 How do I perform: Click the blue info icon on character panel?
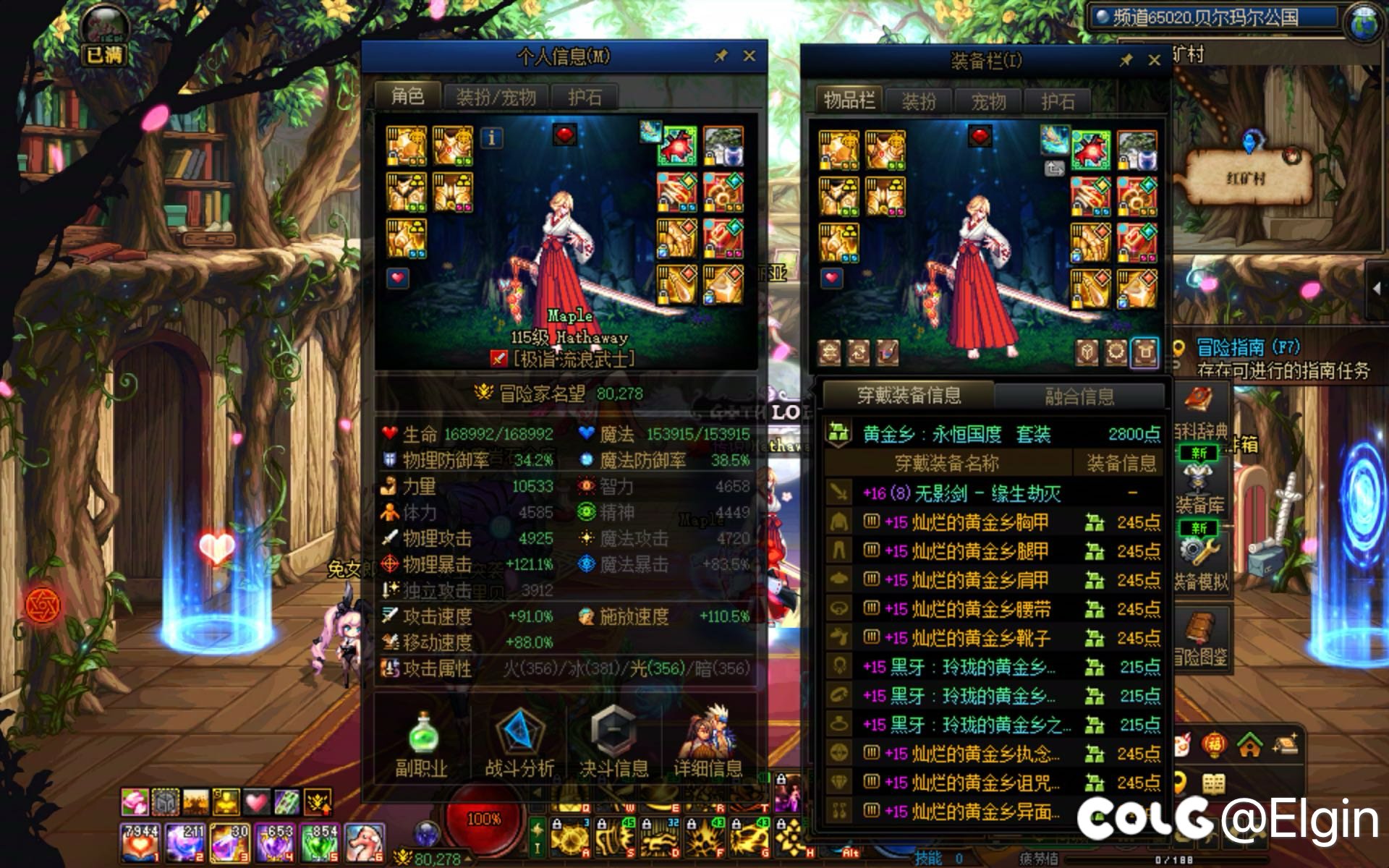[492, 137]
